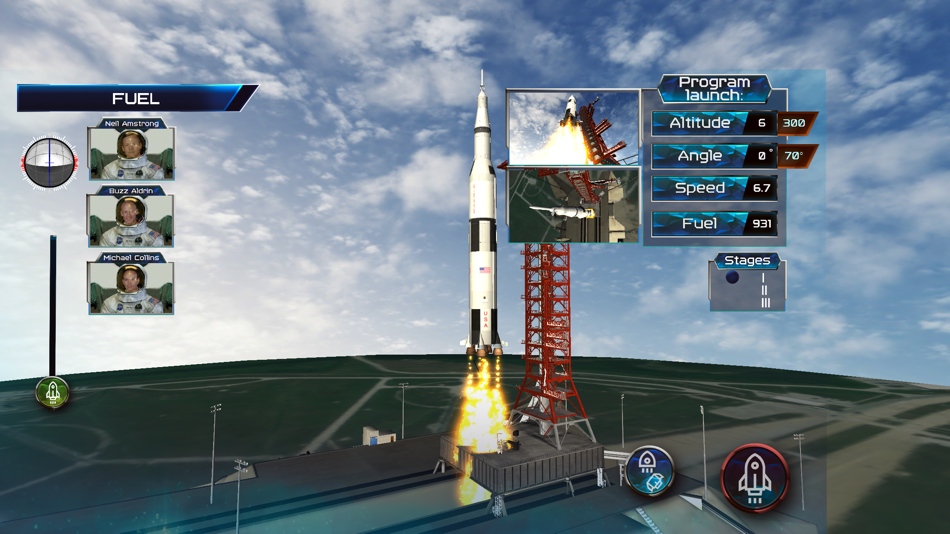Click the FUEL header banner
Viewport: 950px width, 534px height.
[135, 98]
